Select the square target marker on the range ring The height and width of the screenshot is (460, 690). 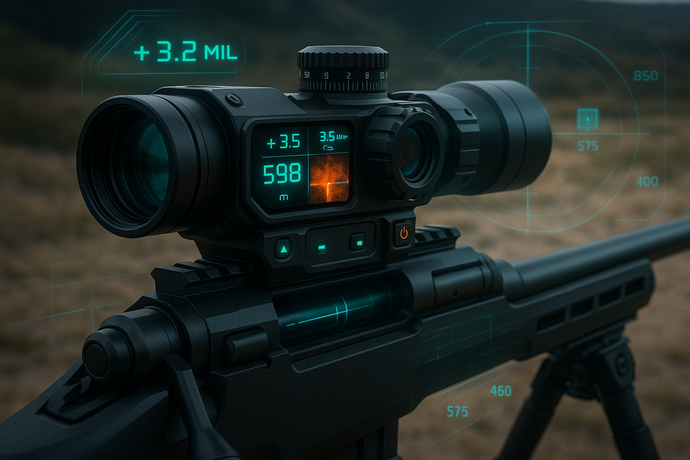589,120
